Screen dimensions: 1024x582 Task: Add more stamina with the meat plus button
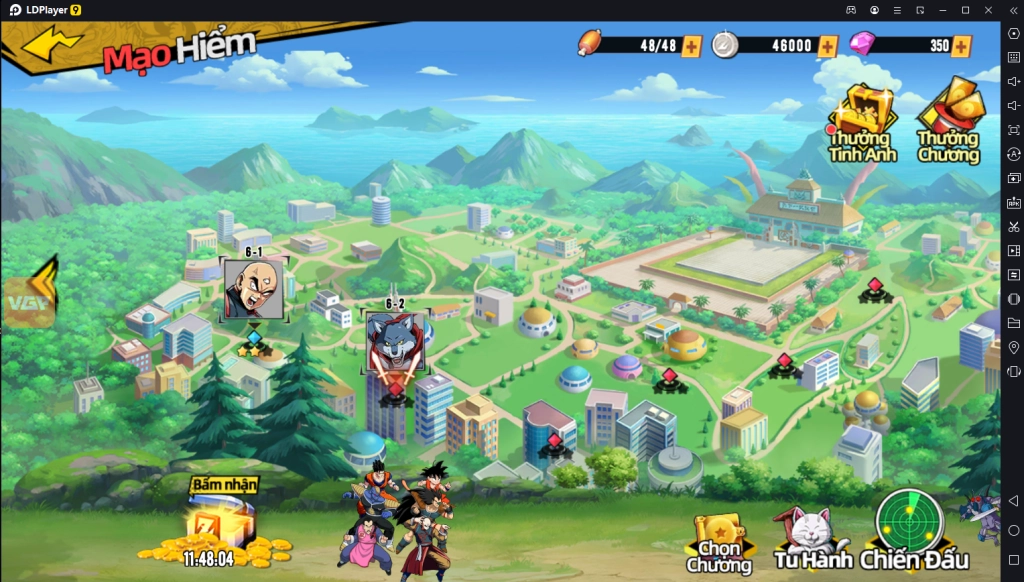tap(691, 46)
